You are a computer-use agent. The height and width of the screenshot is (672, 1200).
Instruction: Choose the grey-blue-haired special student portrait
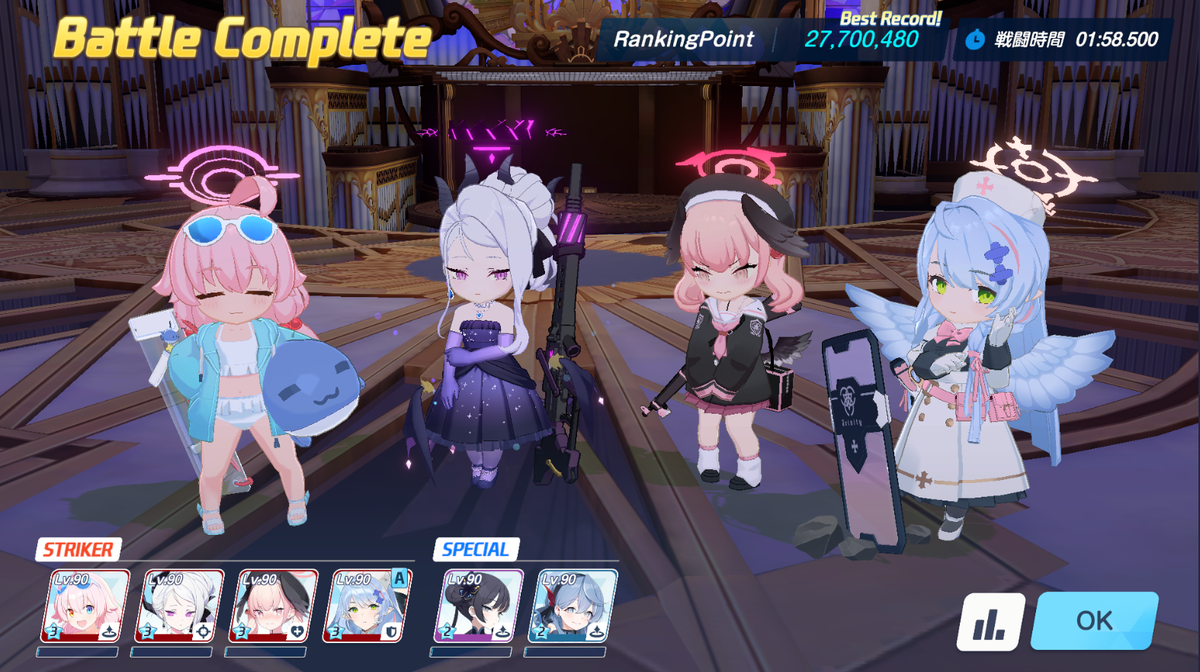[573, 605]
